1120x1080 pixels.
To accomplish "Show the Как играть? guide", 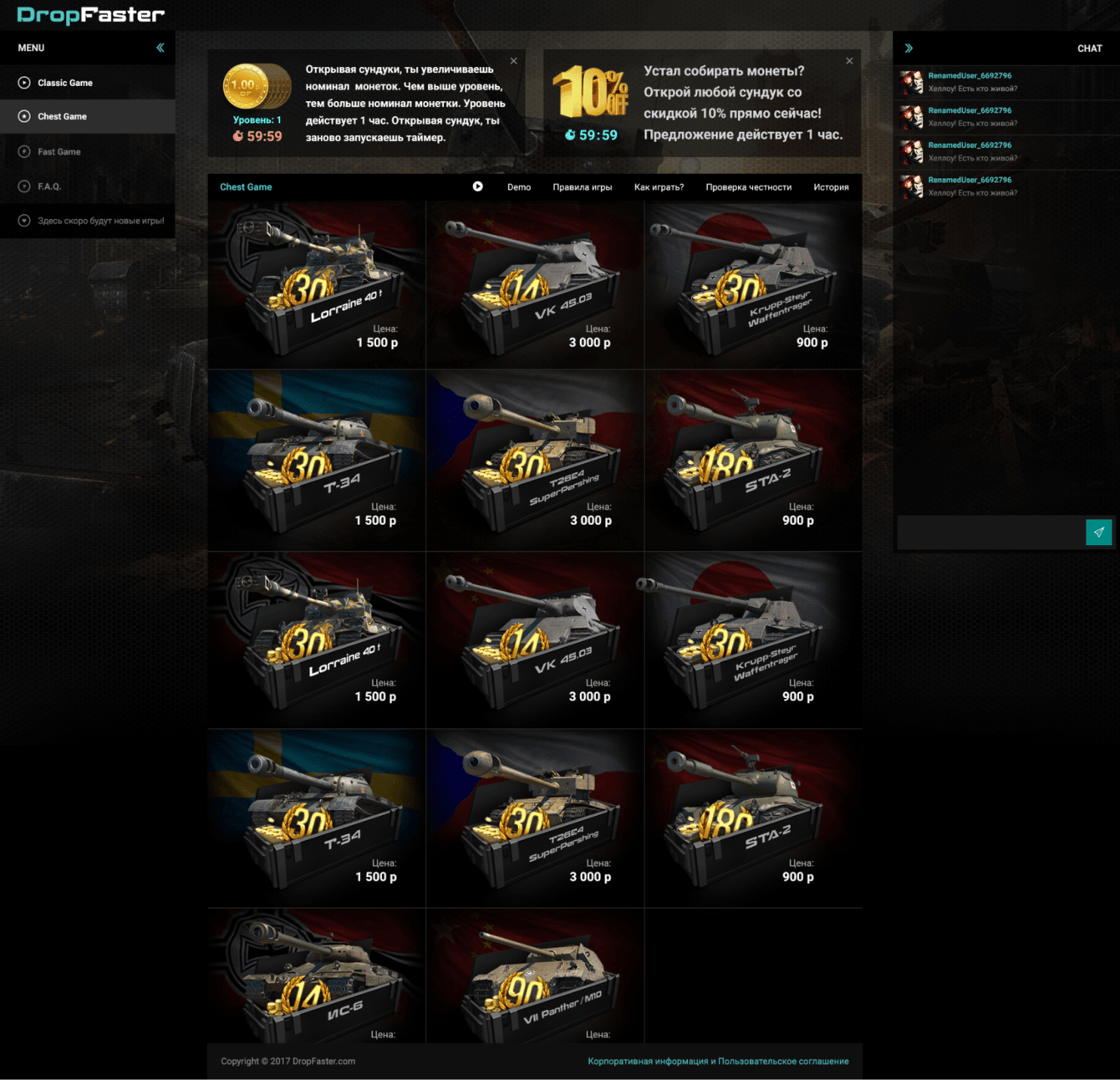I will [x=659, y=187].
